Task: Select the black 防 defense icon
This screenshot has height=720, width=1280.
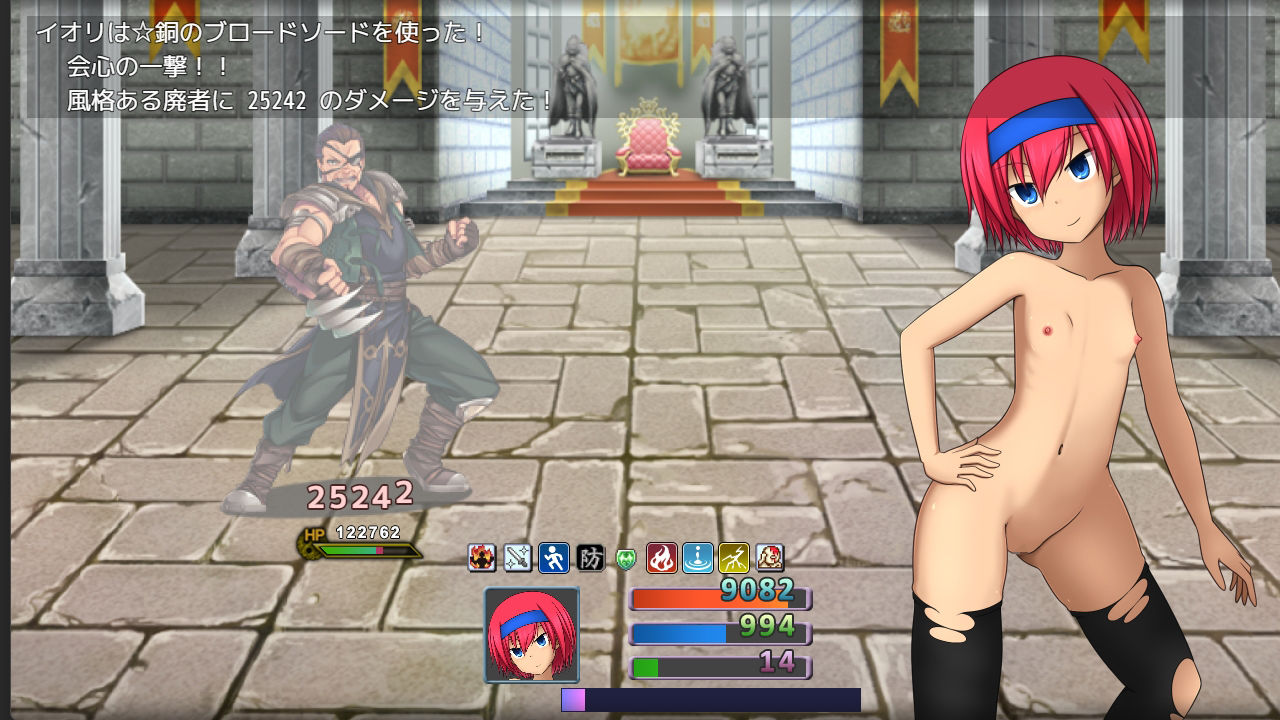Action: (590, 558)
